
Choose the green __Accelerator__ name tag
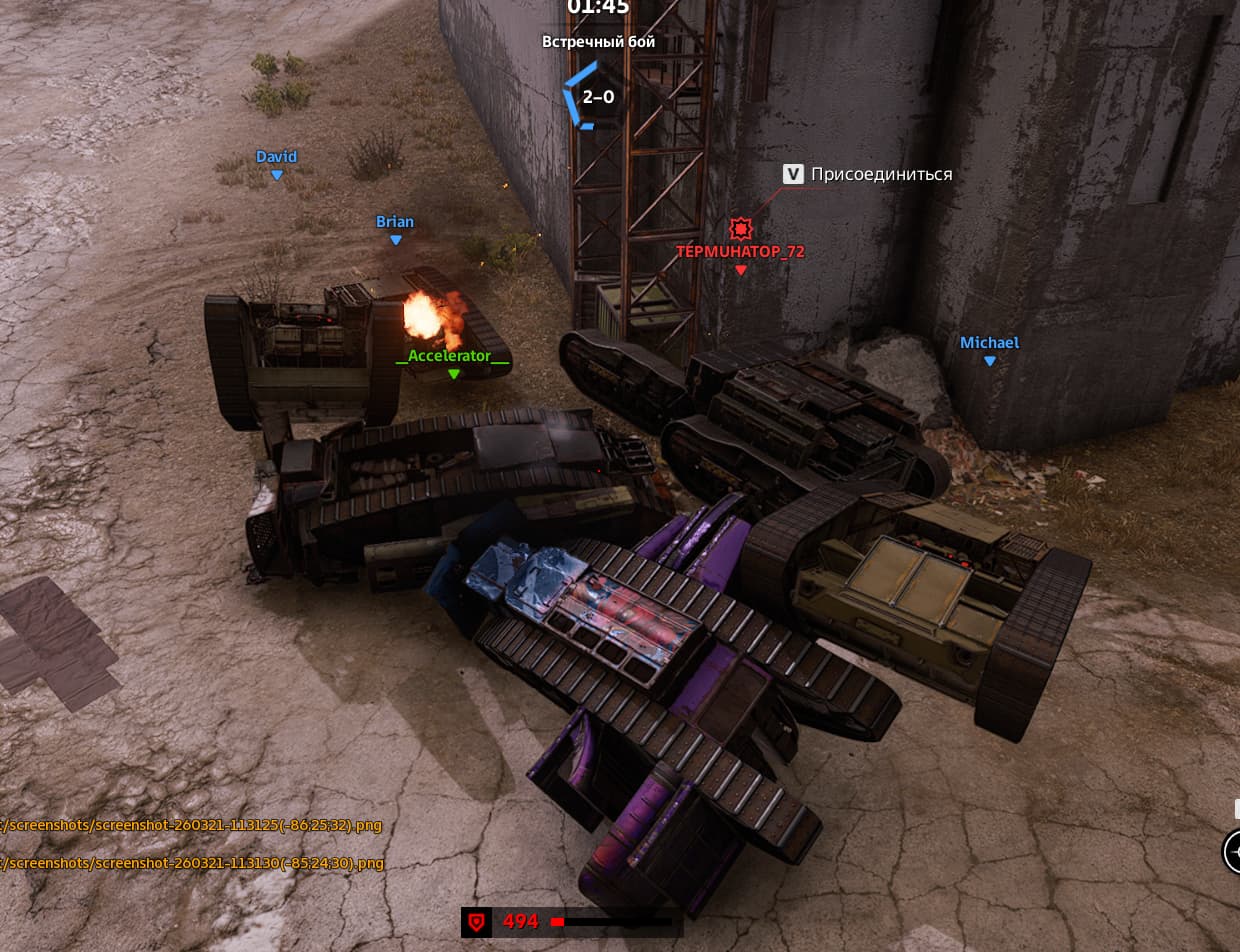coord(453,356)
